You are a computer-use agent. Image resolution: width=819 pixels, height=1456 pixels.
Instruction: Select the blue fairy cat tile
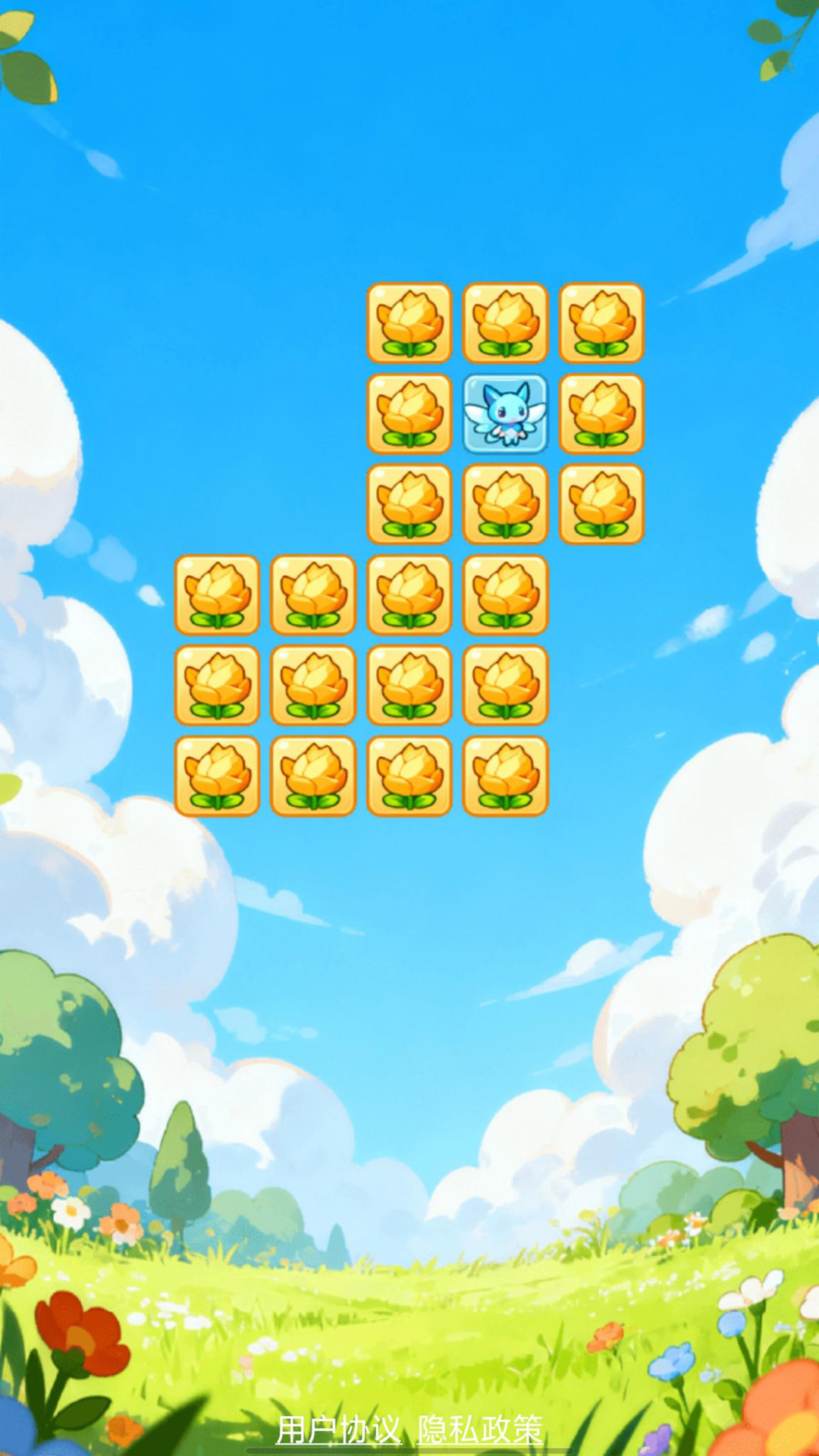505,414
